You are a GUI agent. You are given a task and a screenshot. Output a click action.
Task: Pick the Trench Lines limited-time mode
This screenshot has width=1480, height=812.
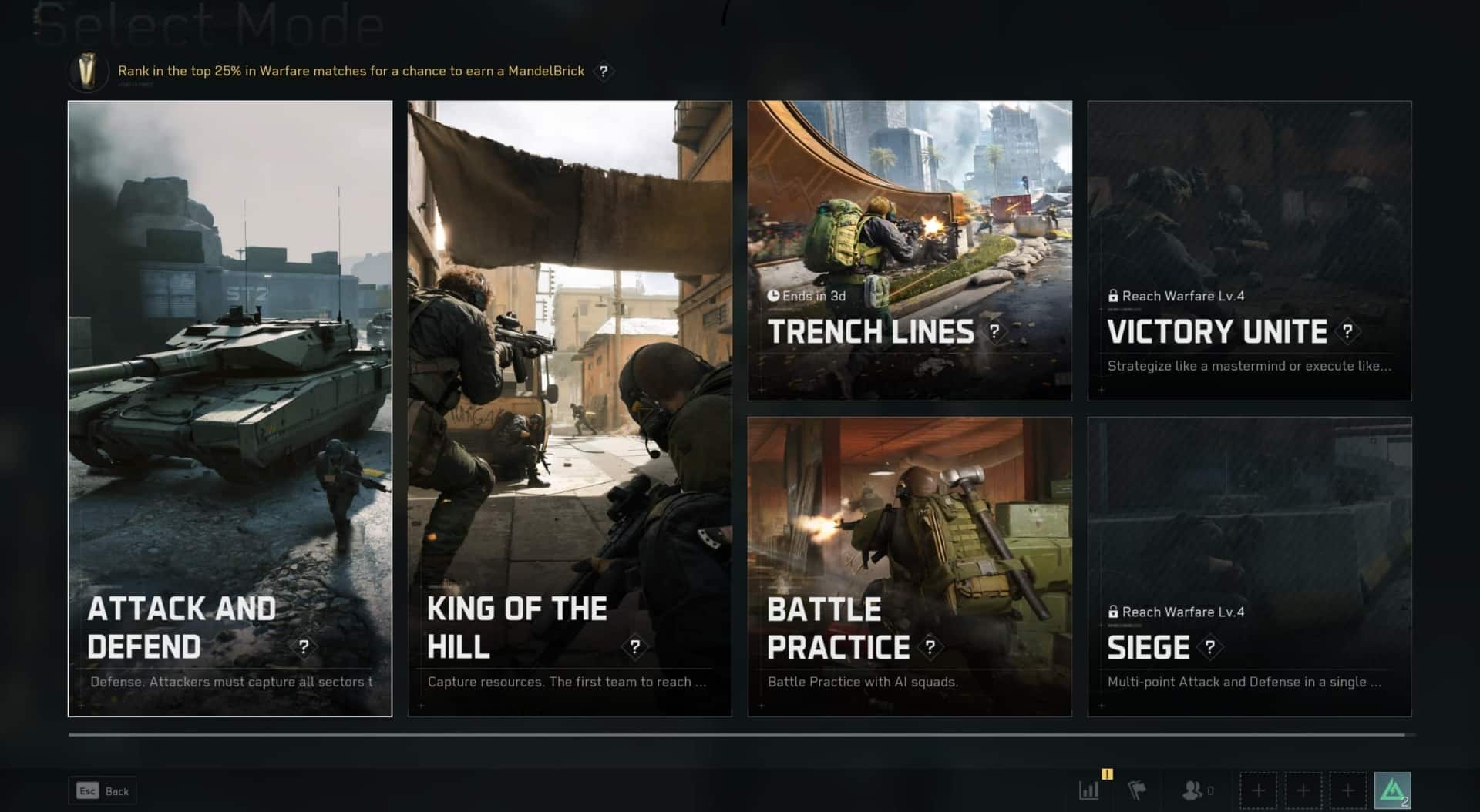[910, 250]
